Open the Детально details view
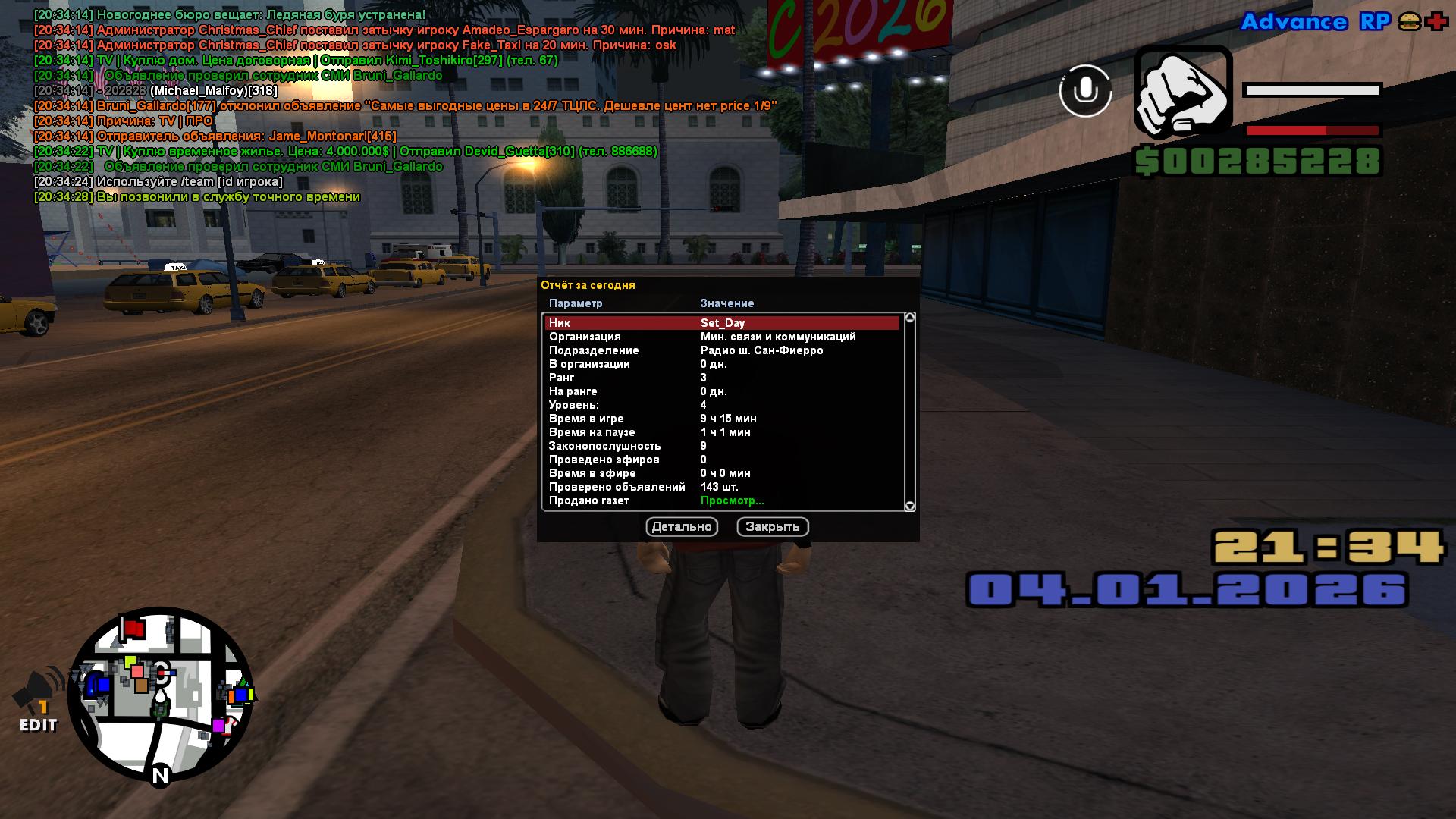The width and height of the screenshot is (1456, 819). click(681, 527)
